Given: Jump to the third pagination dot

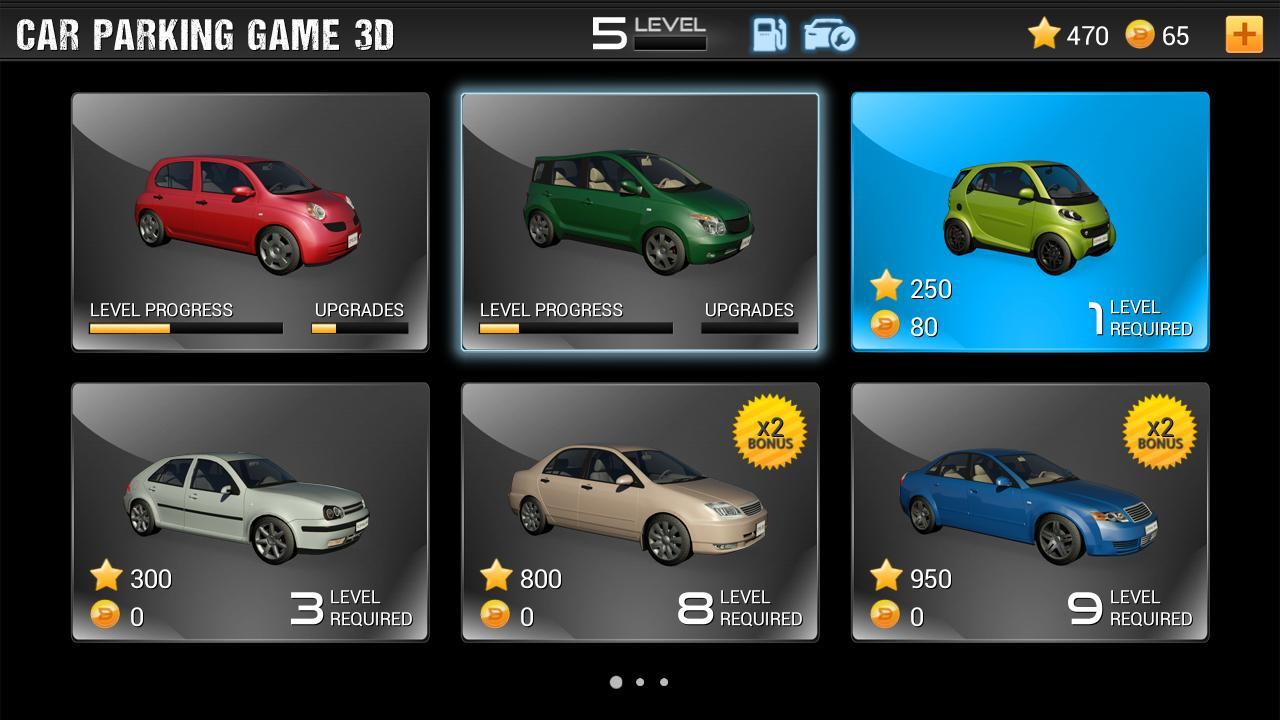Looking at the screenshot, I should [x=664, y=681].
